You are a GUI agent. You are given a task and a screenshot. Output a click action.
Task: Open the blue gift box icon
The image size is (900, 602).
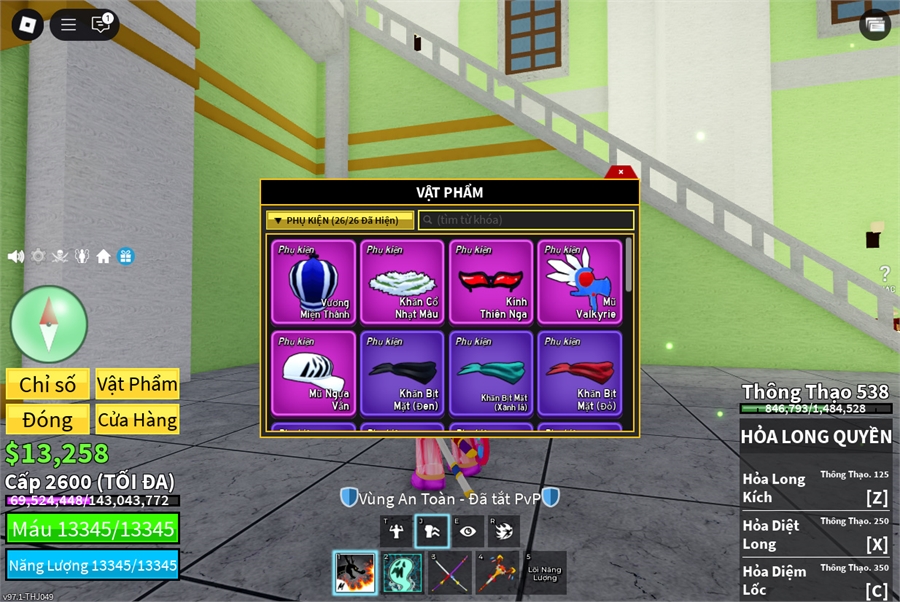(x=126, y=256)
